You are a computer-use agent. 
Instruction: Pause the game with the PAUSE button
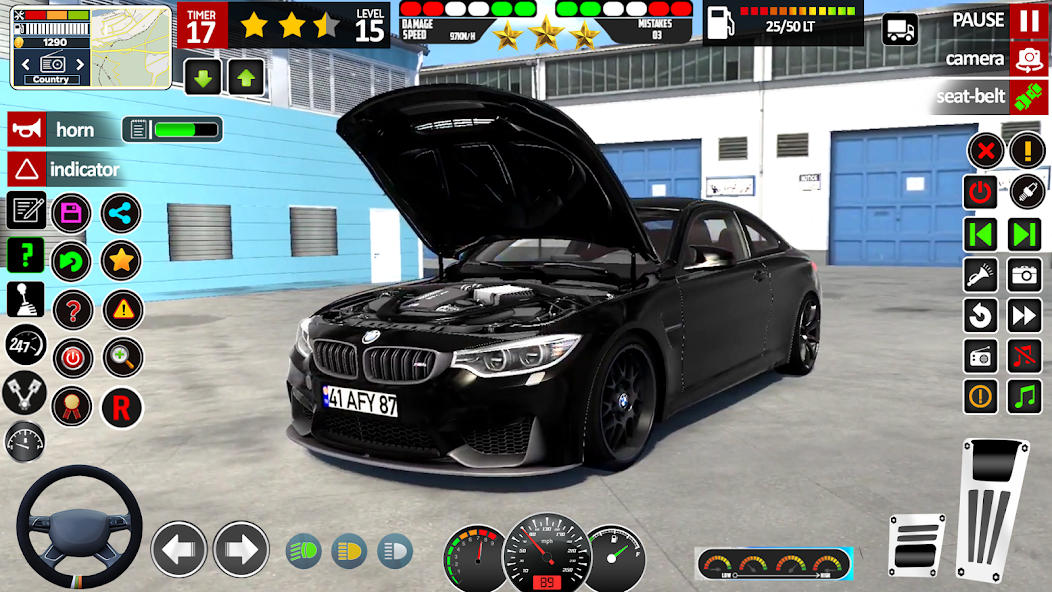pos(1028,20)
